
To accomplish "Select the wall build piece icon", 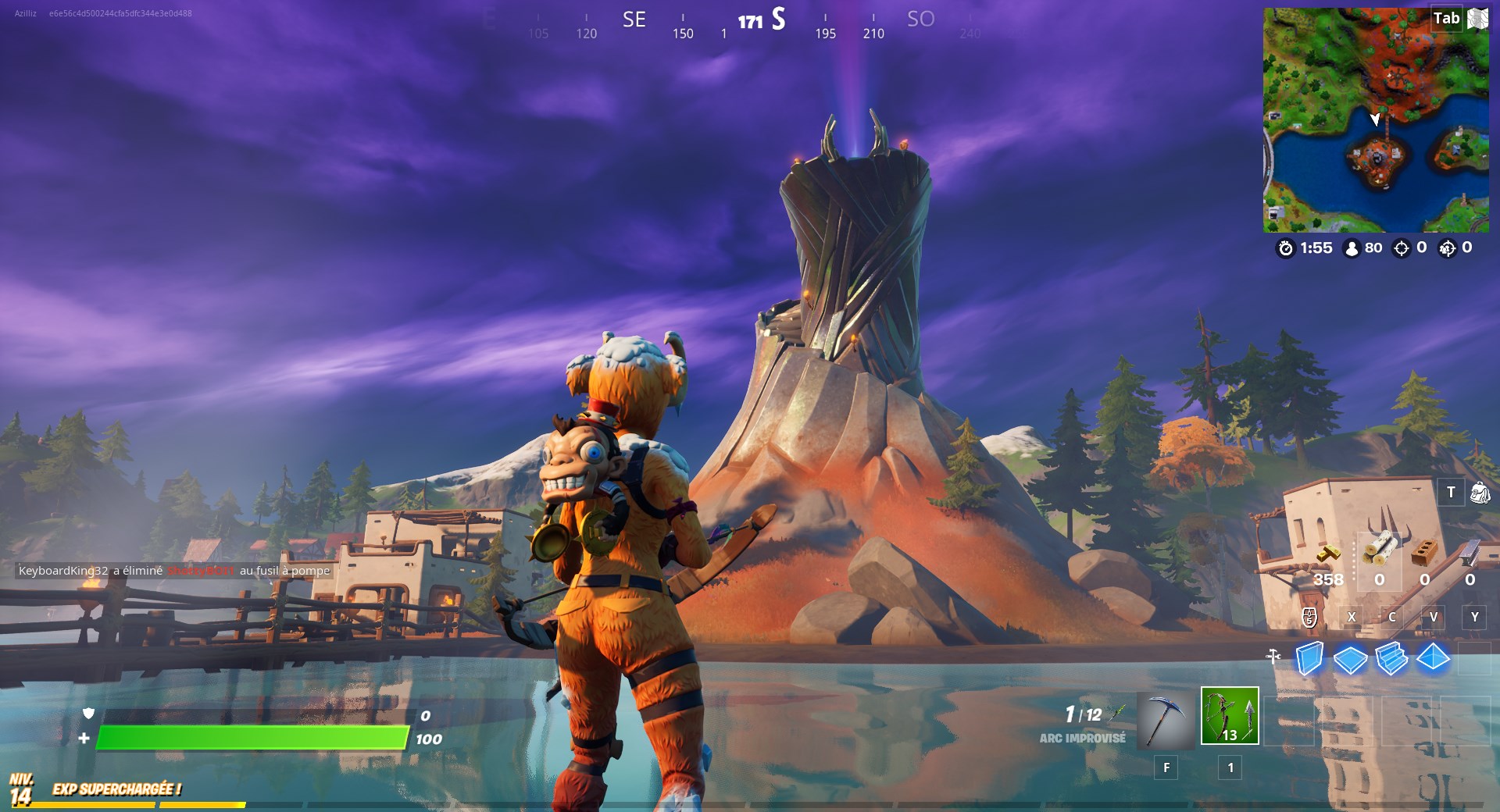I will pyautogui.click(x=1309, y=659).
